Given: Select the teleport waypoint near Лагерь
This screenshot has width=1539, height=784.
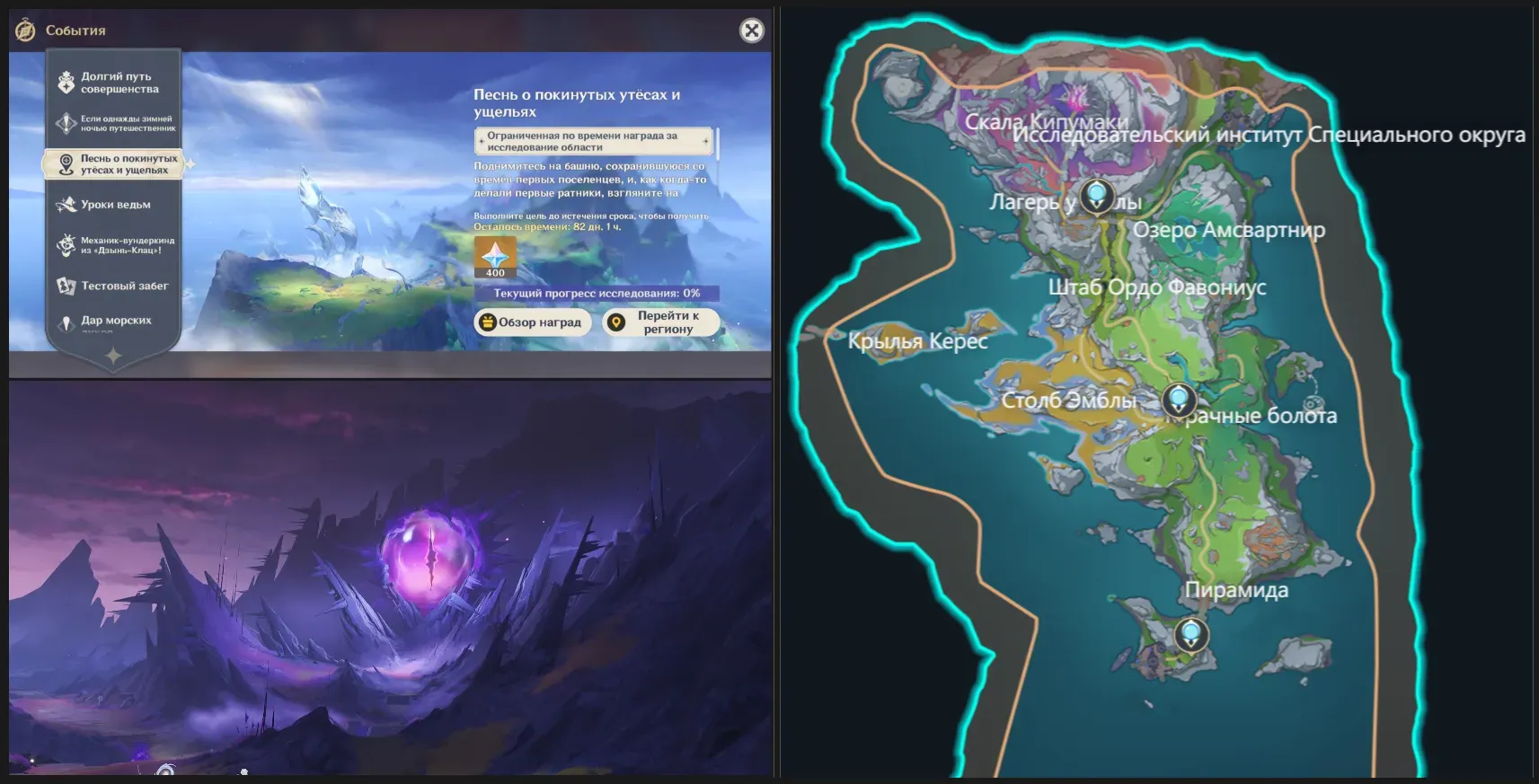Looking at the screenshot, I should 1097,195.
